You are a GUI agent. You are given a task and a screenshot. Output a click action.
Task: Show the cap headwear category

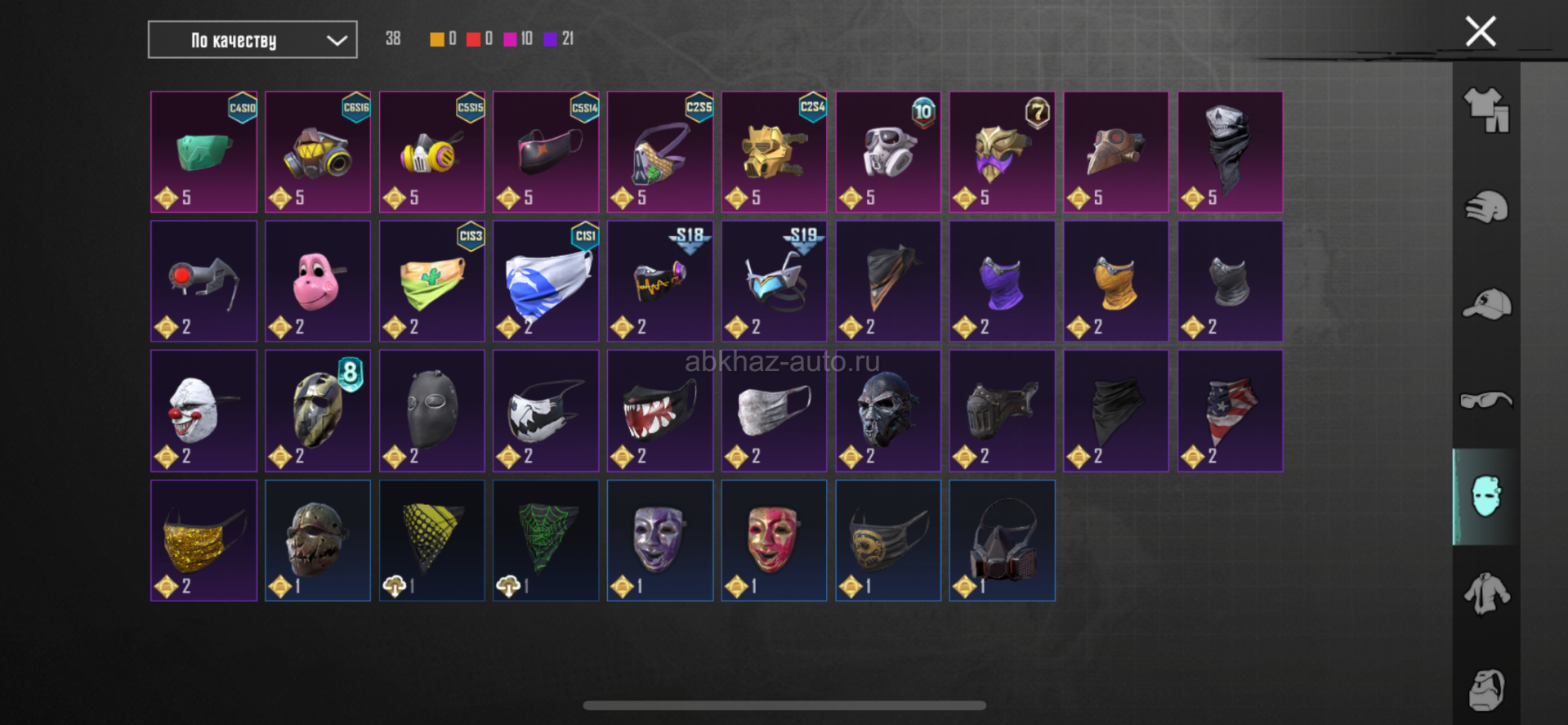tap(1485, 304)
